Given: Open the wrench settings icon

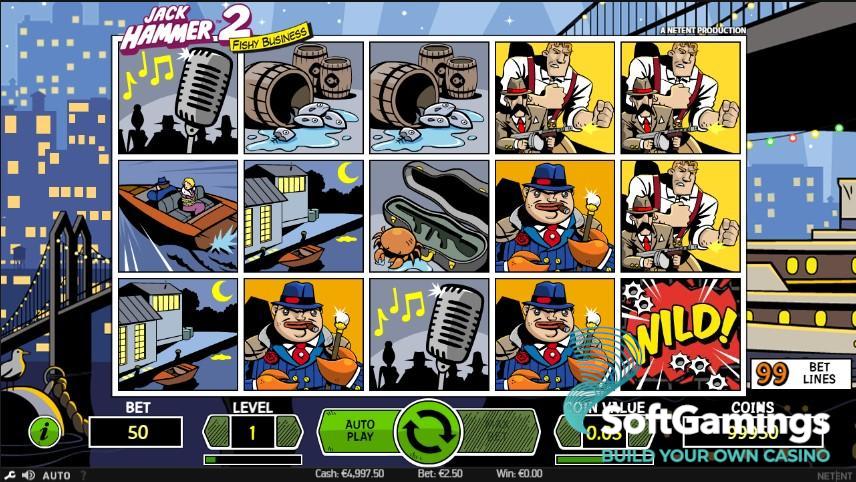Looking at the screenshot, I should point(8,475).
